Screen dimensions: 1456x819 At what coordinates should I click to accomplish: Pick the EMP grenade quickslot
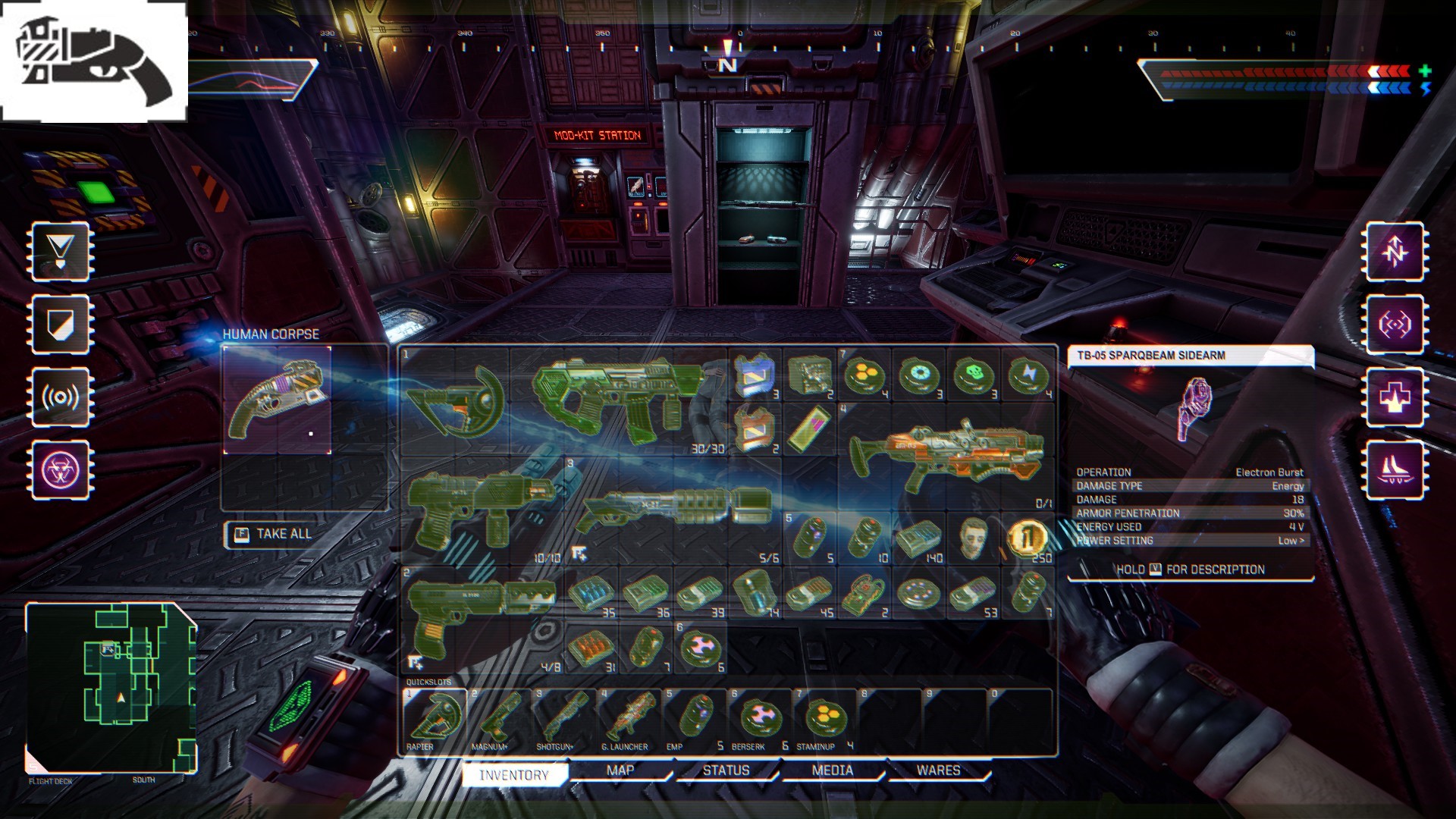click(x=693, y=718)
